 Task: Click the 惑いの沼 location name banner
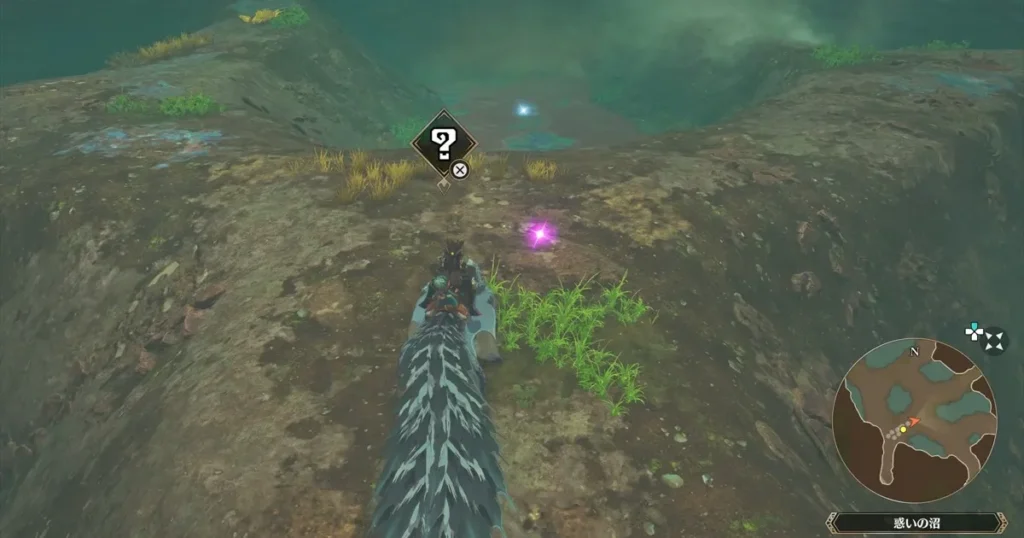(918, 522)
